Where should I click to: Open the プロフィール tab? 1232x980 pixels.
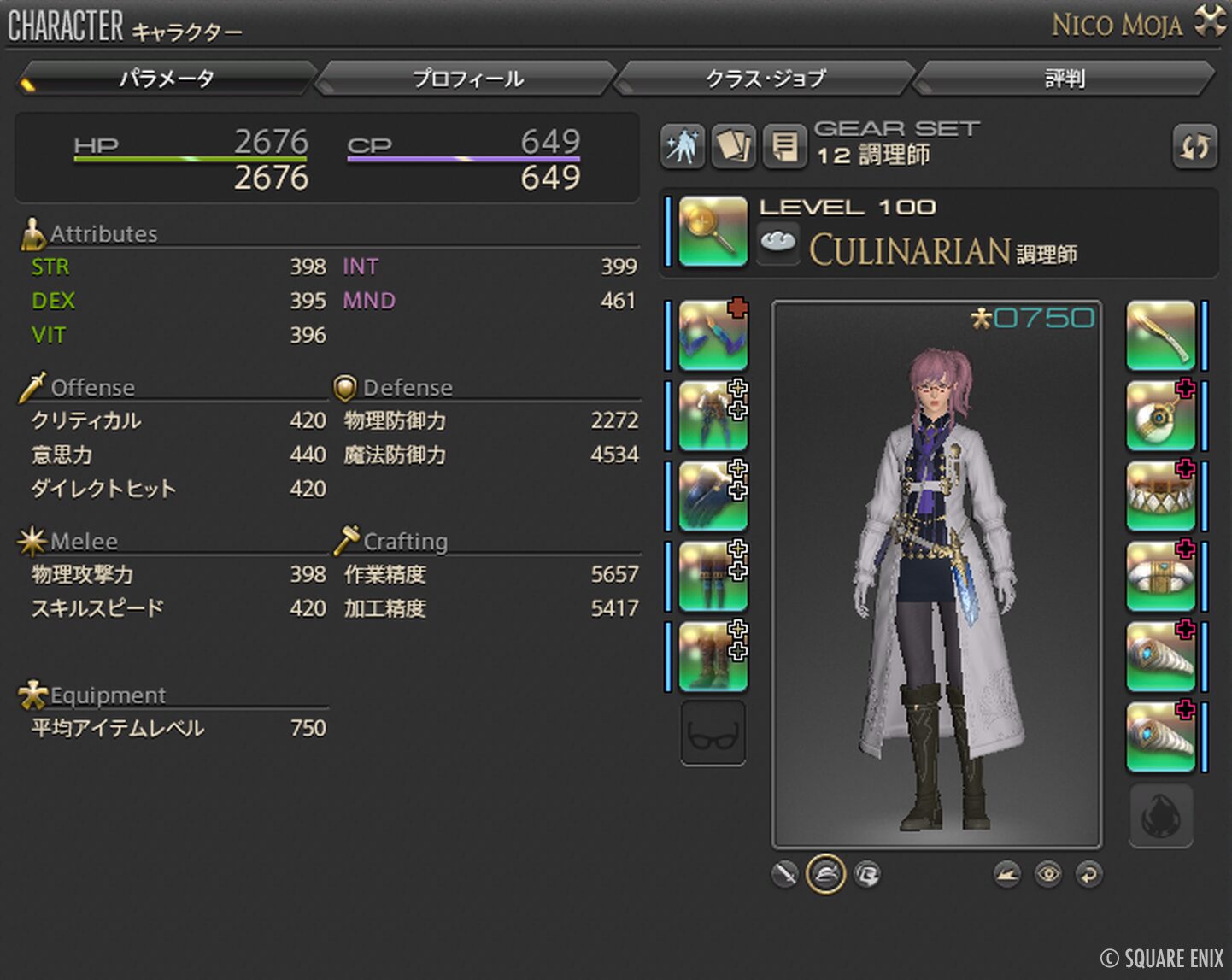[467, 79]
